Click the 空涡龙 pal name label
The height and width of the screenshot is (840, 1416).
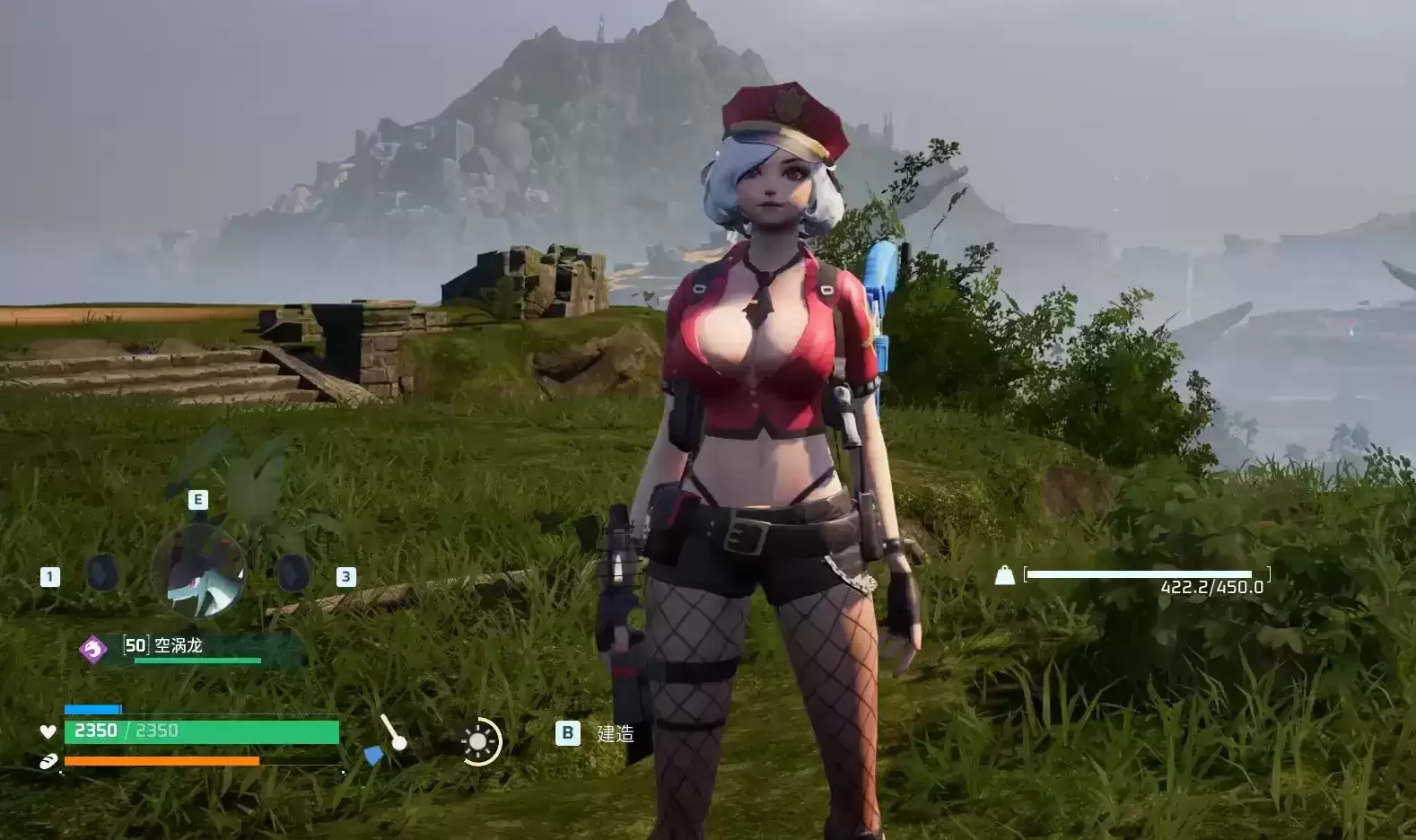pyautogui.click(x=179, y=645)
